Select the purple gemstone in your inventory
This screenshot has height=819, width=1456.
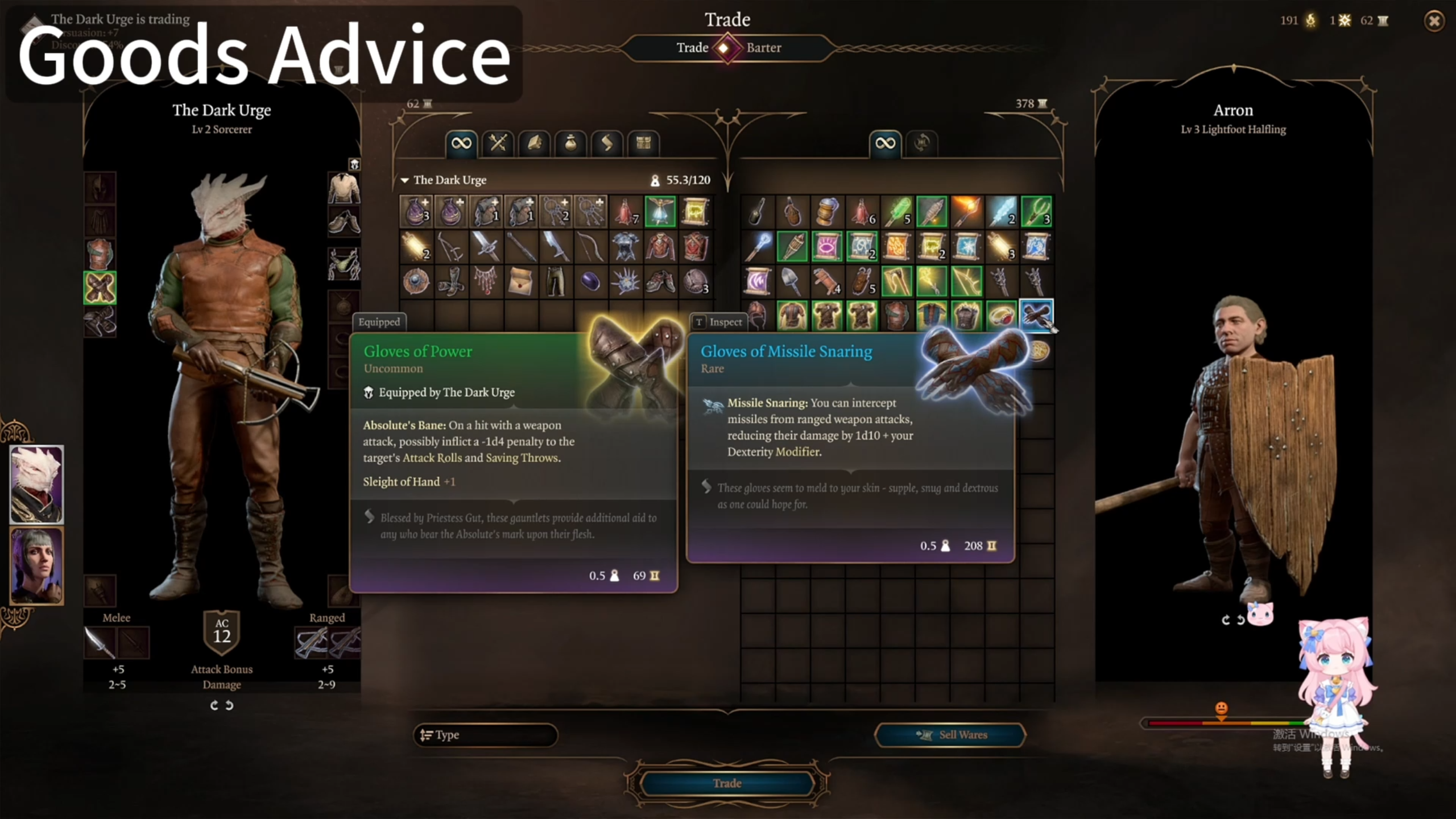(x=590, y=282)
